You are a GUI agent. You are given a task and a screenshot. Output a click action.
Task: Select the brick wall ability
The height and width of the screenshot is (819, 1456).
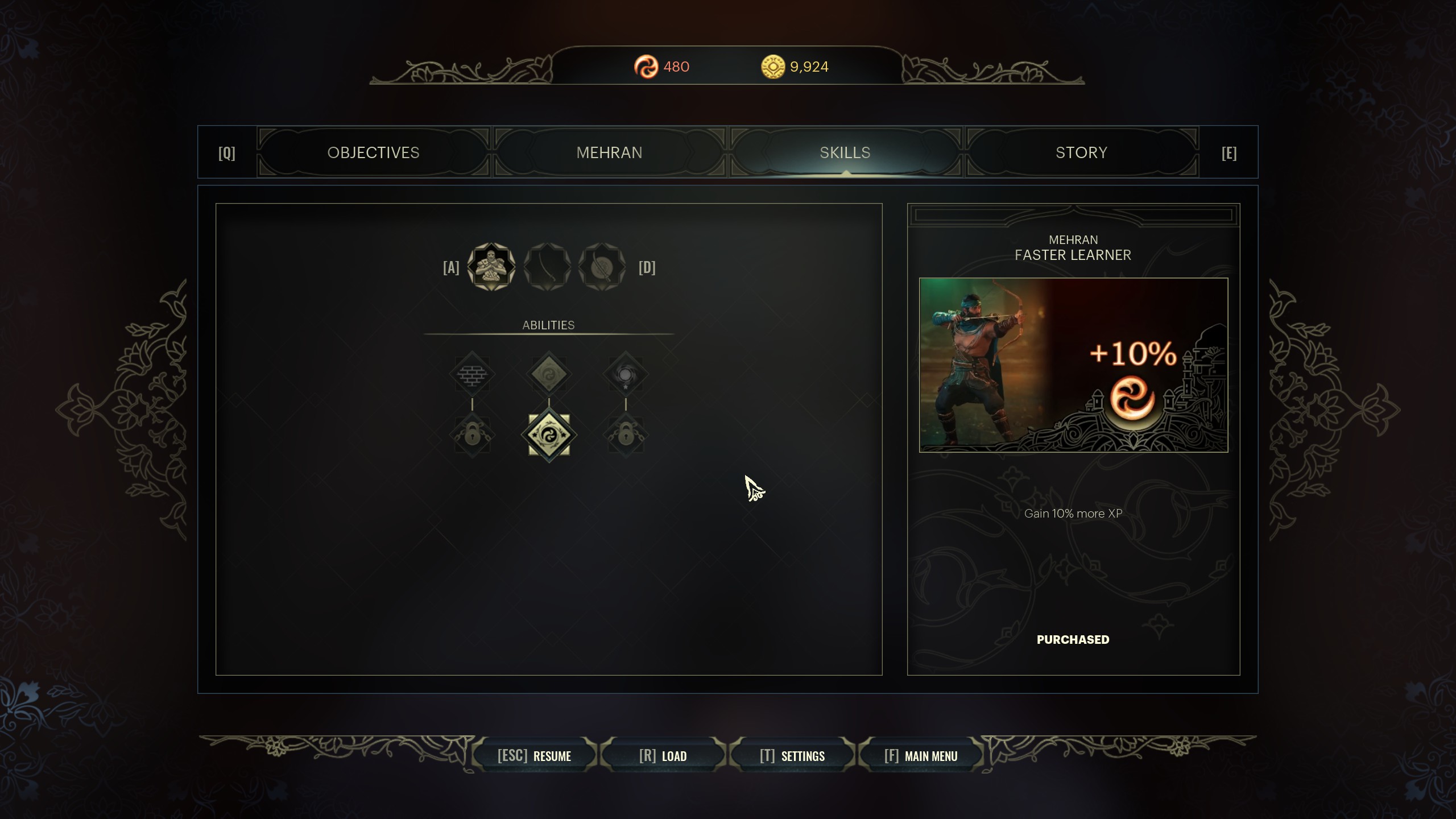(x=472, y=374)
